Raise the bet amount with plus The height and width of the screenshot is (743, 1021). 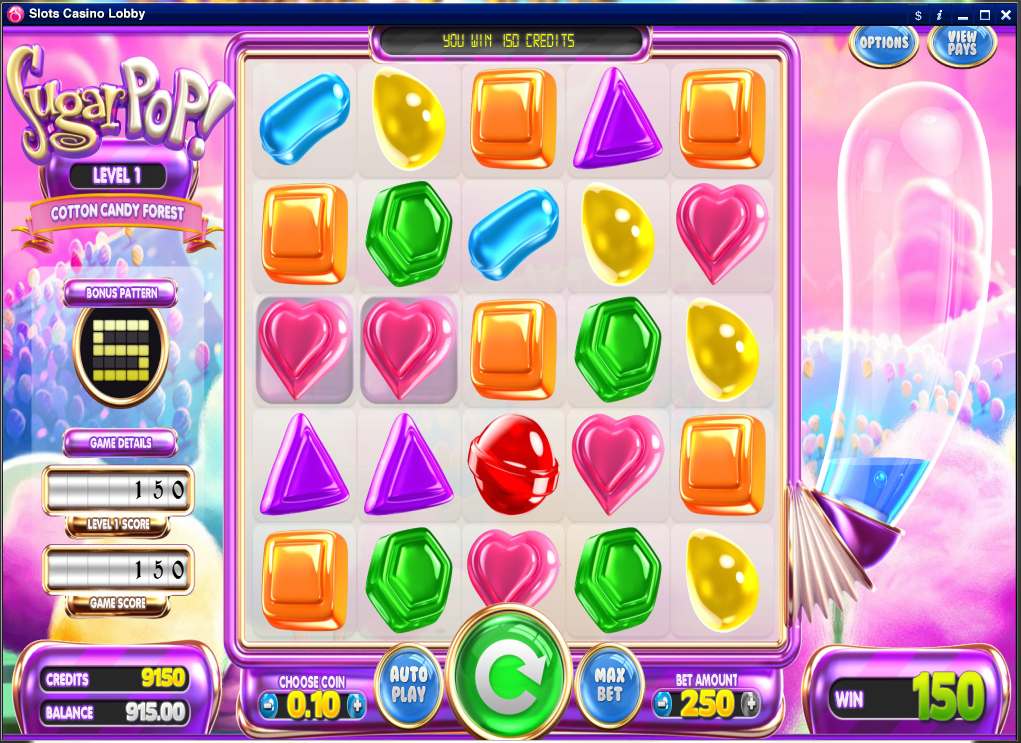(x=751, y=704)
